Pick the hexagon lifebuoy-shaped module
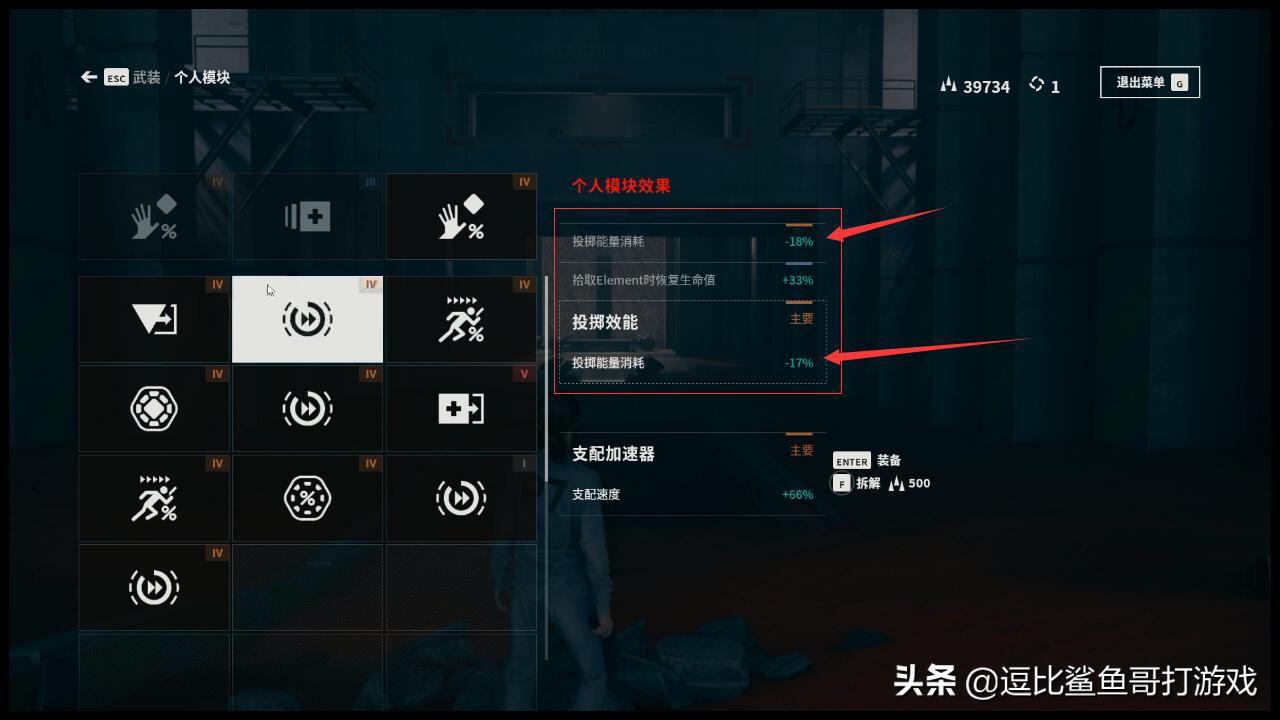1280x720 pixels. click(x=154, y=409)
